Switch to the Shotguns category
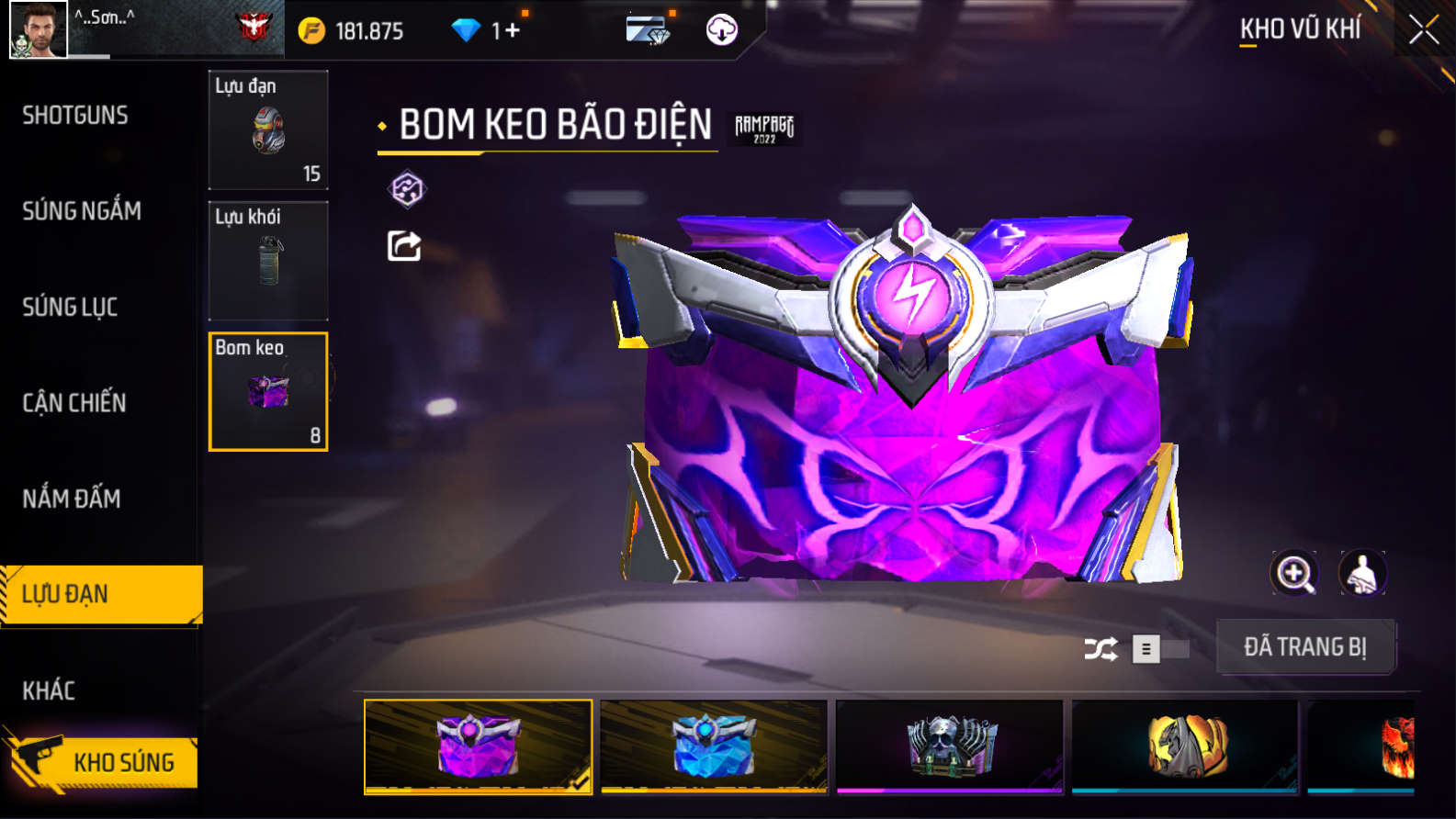Image resolution: width=1456 pixels, height=819 pixels. point(75,115)
